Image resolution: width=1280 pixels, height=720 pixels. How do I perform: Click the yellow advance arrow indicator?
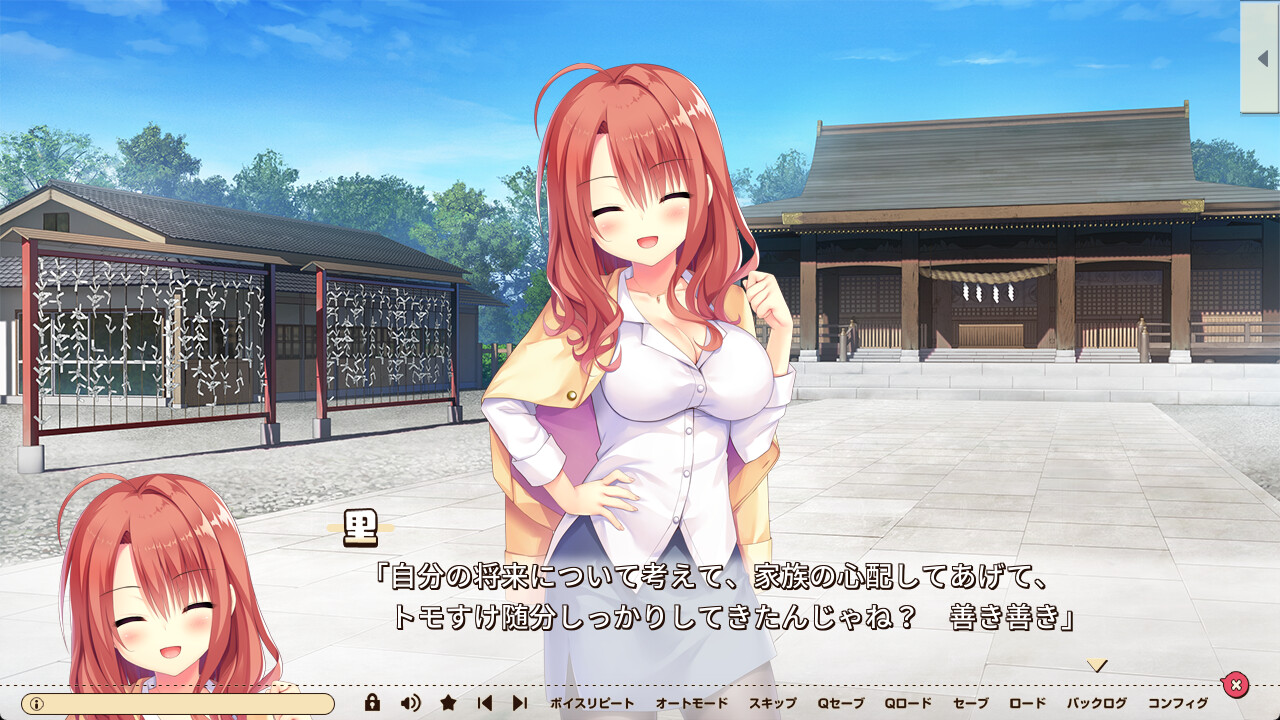click(x=1098, y=663)
